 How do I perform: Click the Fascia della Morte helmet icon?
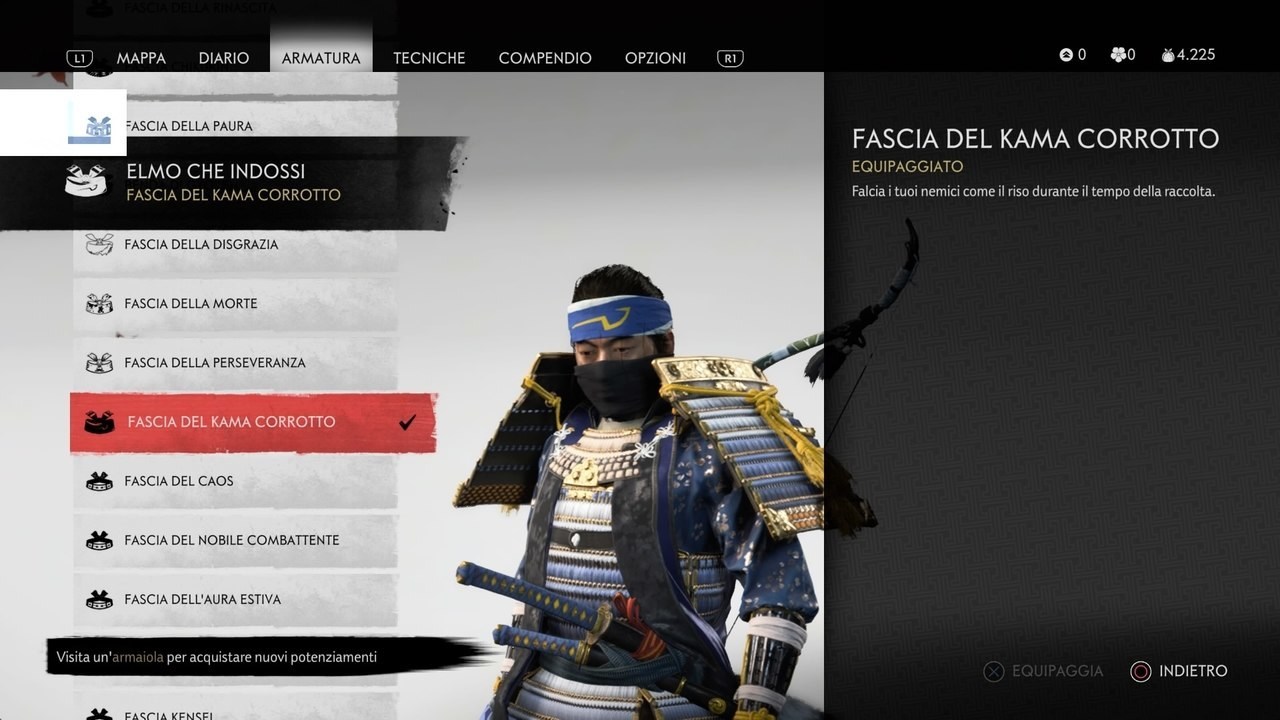[98, 303]
